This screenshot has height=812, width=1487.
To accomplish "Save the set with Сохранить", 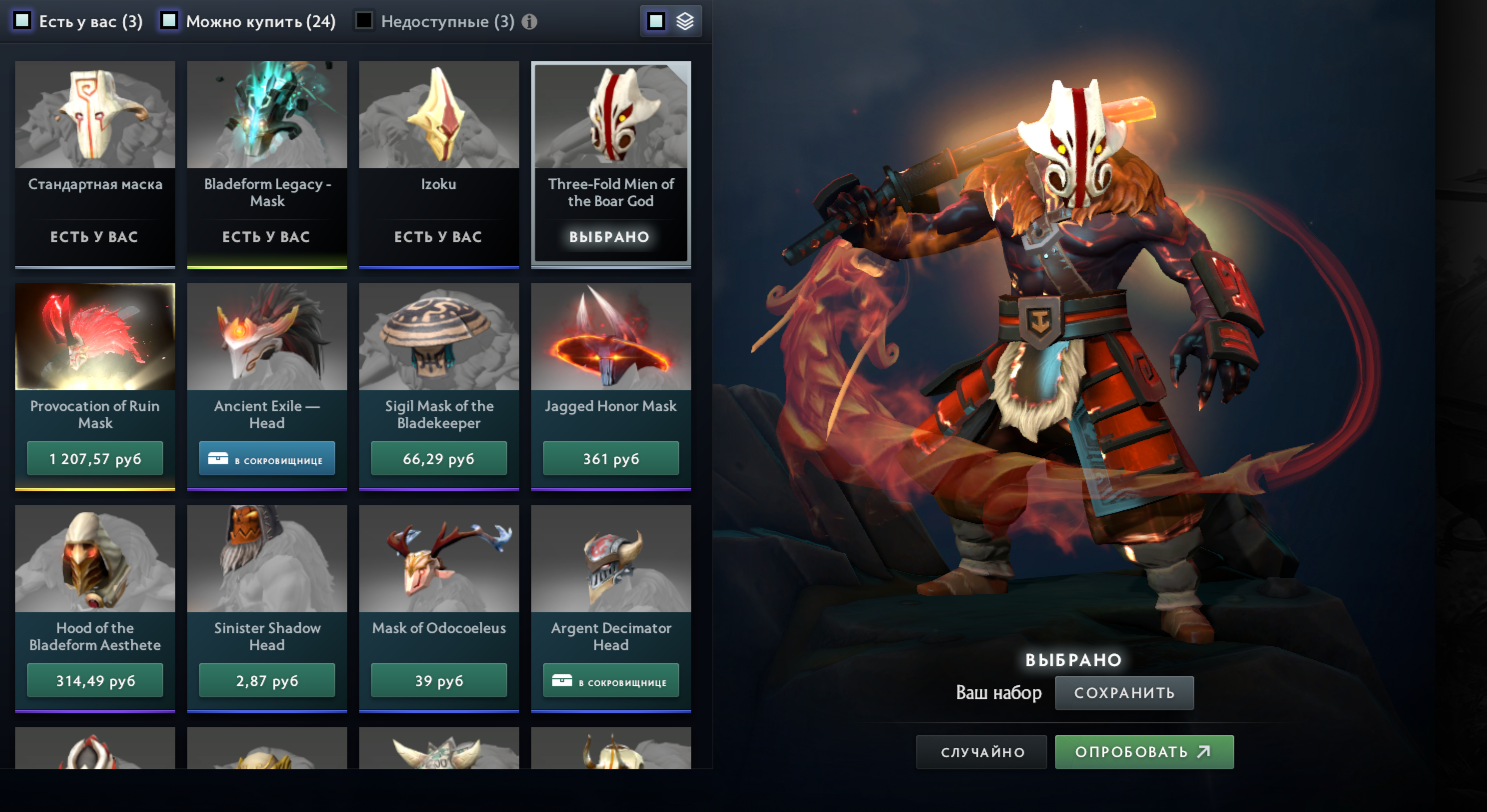I will 1124,693.
